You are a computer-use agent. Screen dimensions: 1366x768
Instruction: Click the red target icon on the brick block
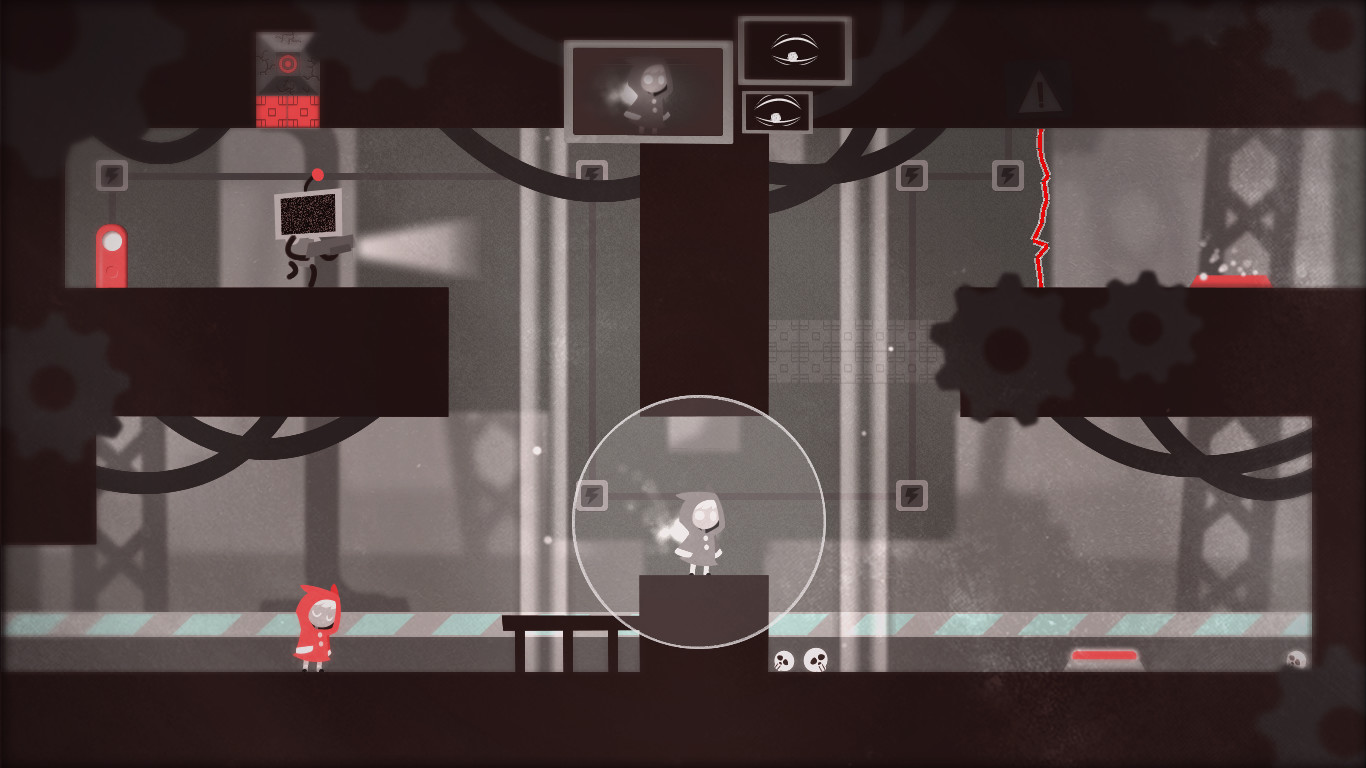tap(289, 62)
